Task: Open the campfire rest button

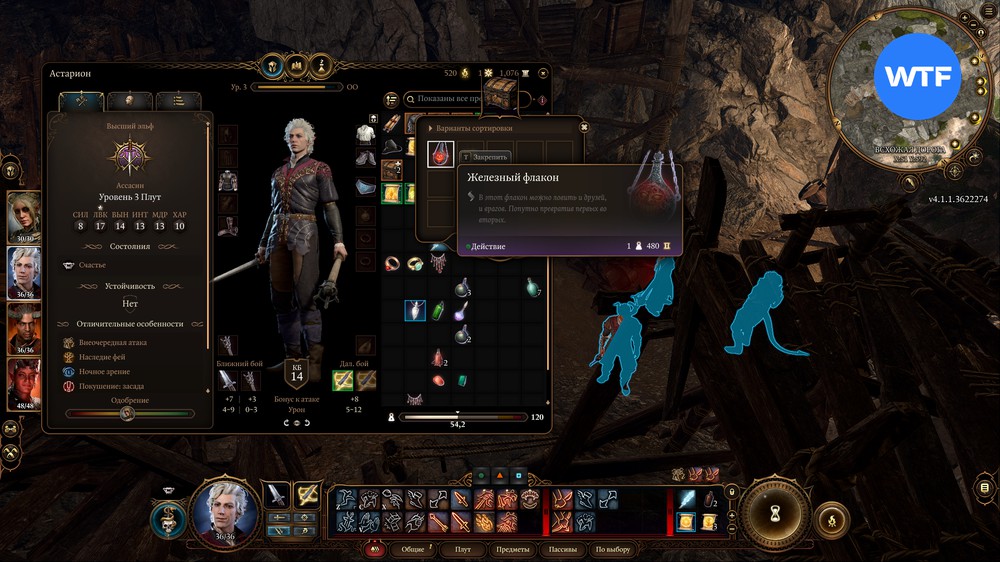Action: (x=828, y=520)
